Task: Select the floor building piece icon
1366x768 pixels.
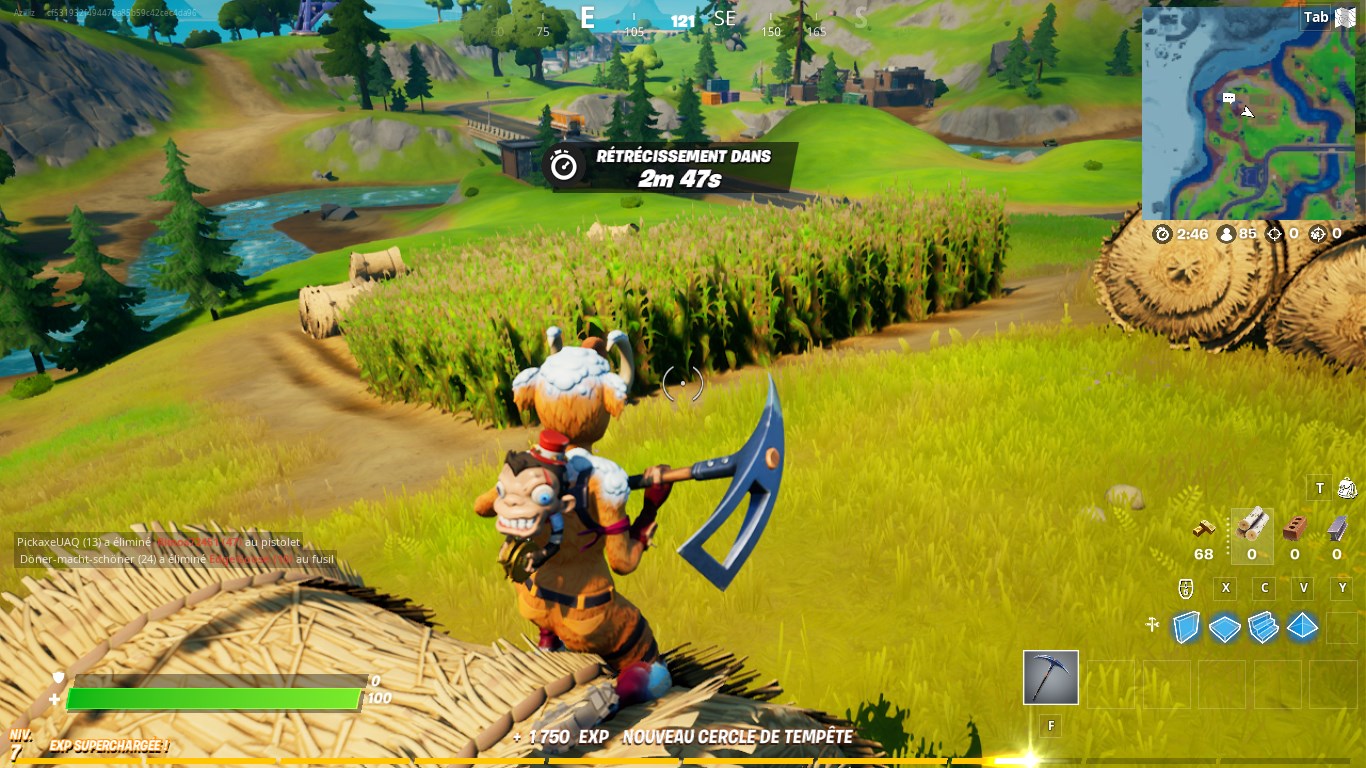Action: pyautogui.click(x=1224, y=626)
